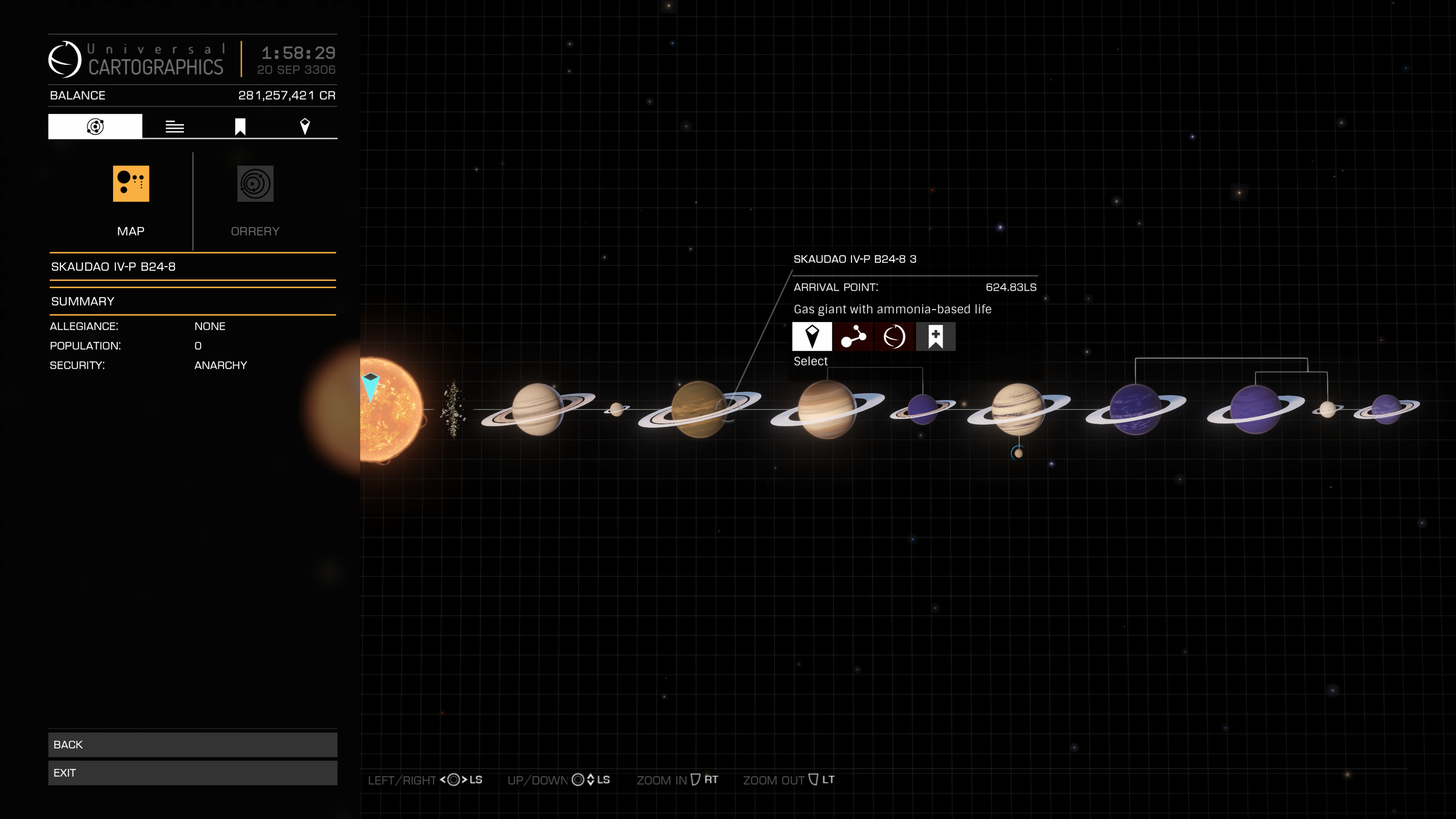The image size is (1456, 819).
Task: Open the list view tab
Action: pos(175,127)
